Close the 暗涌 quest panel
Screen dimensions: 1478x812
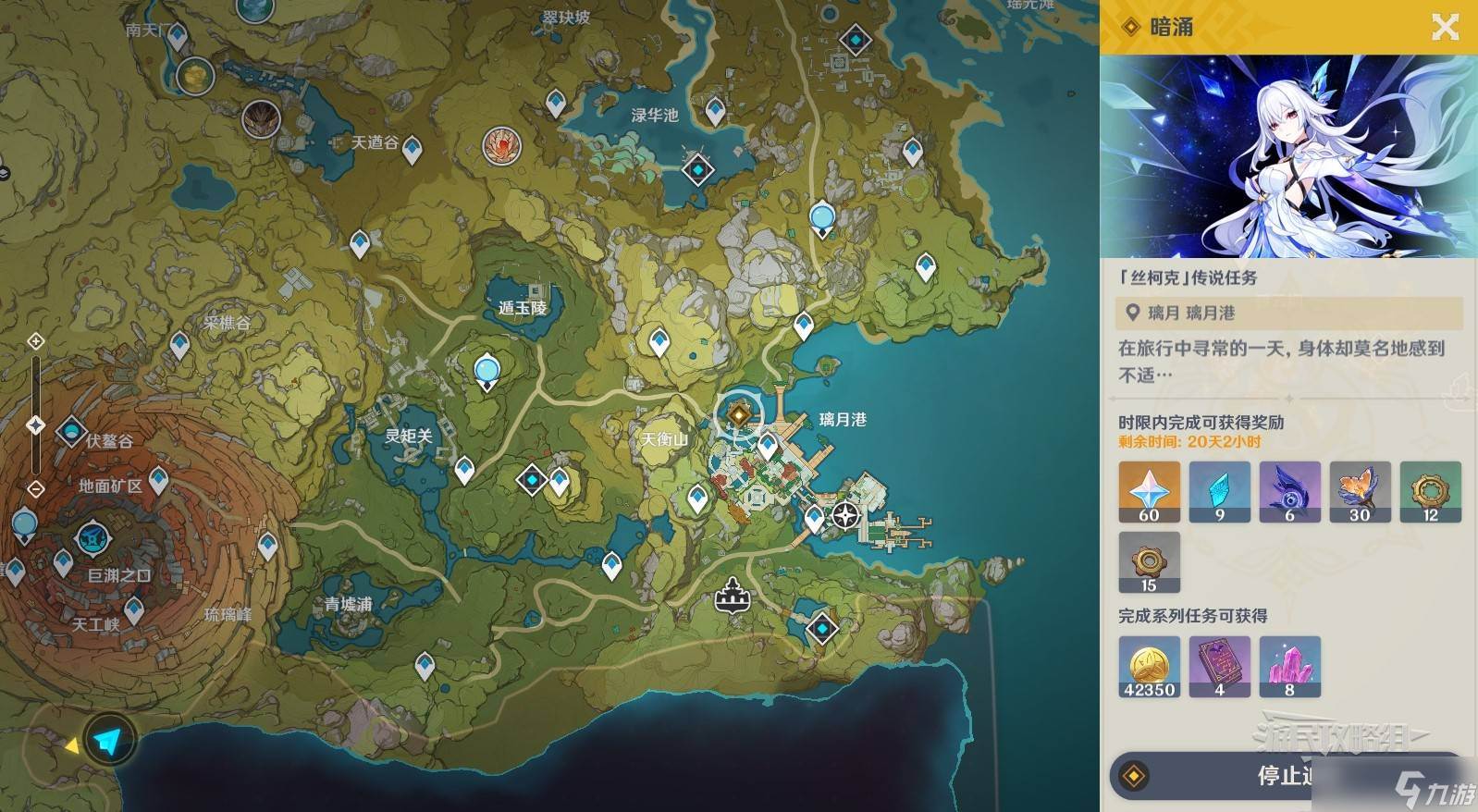(1445, 27)
